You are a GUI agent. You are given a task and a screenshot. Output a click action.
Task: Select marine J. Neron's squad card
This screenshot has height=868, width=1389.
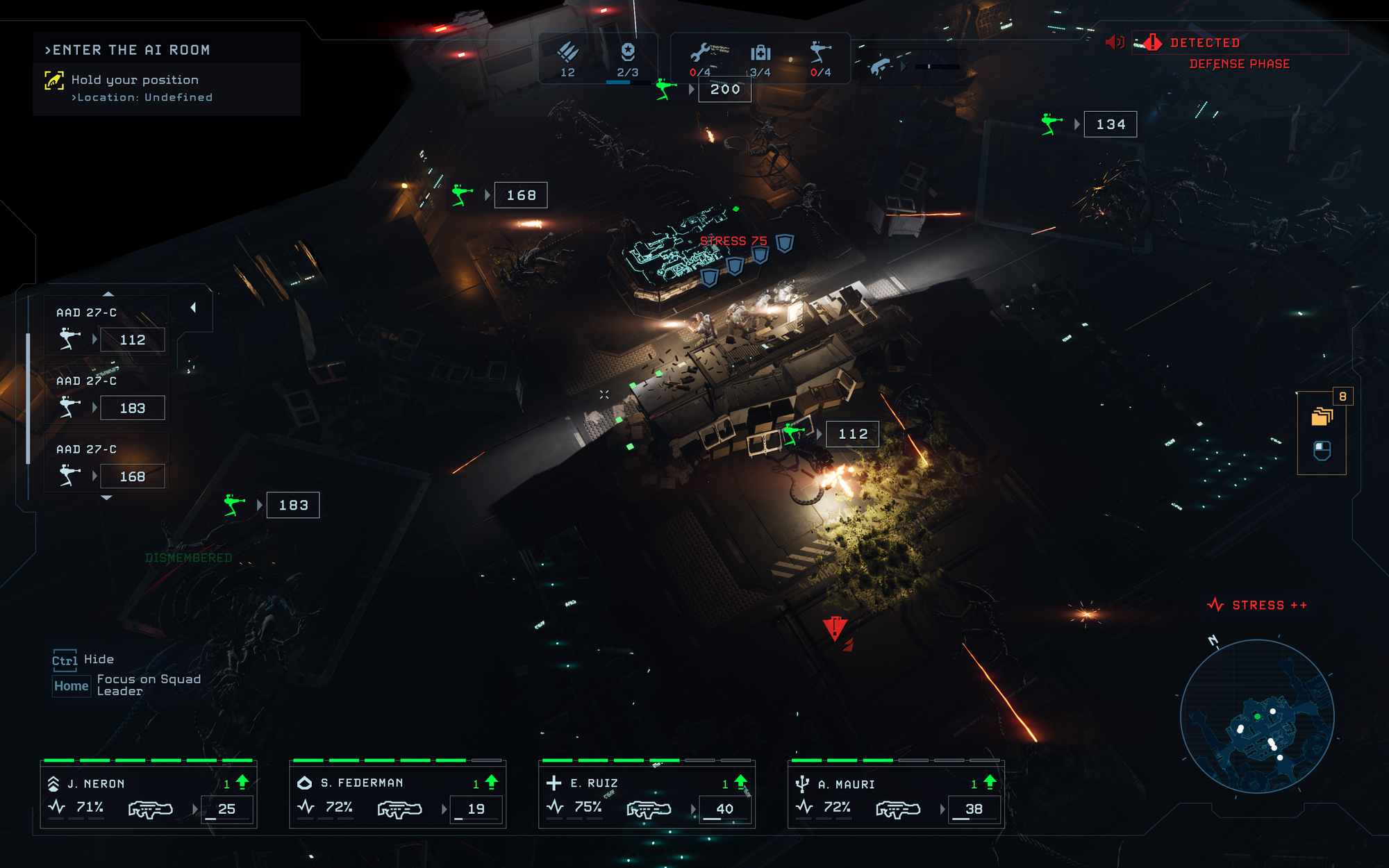tap(149, 794)
